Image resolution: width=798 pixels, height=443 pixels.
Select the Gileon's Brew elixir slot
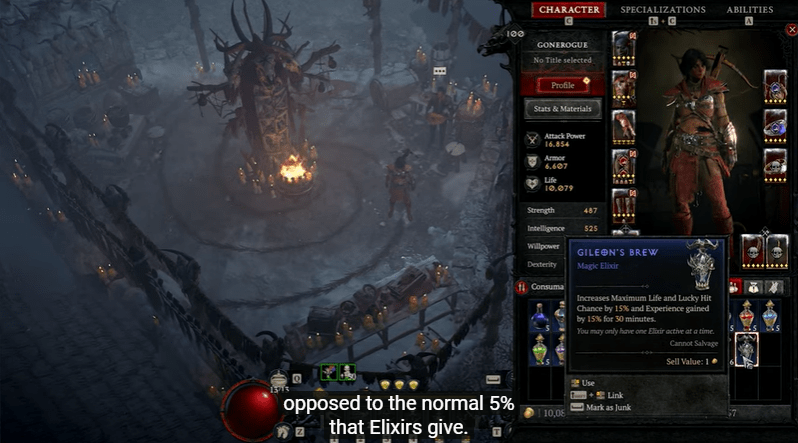click(746, 348)
